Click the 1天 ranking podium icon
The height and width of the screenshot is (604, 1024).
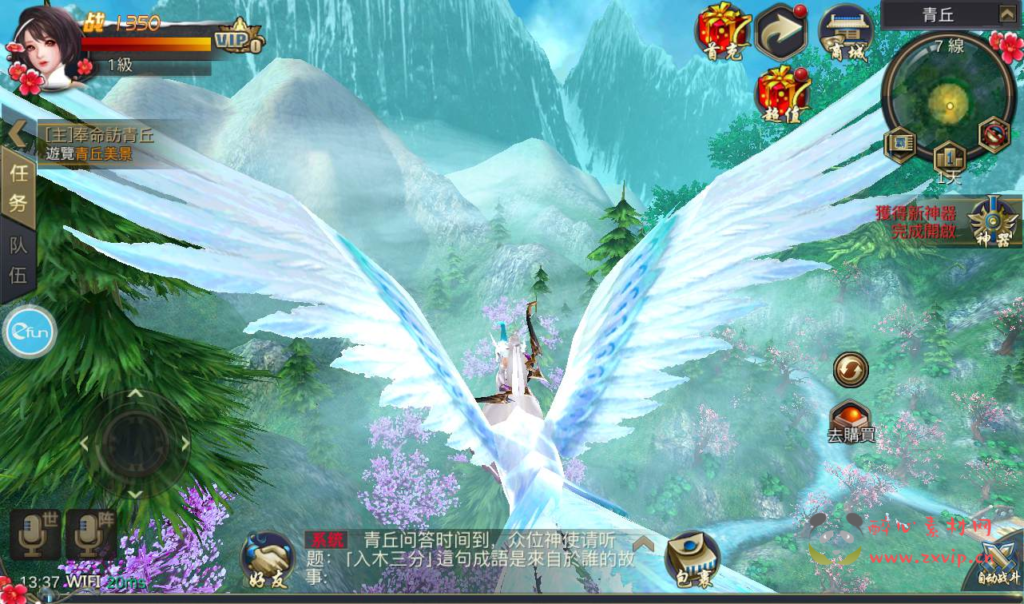tap(948, 158)
